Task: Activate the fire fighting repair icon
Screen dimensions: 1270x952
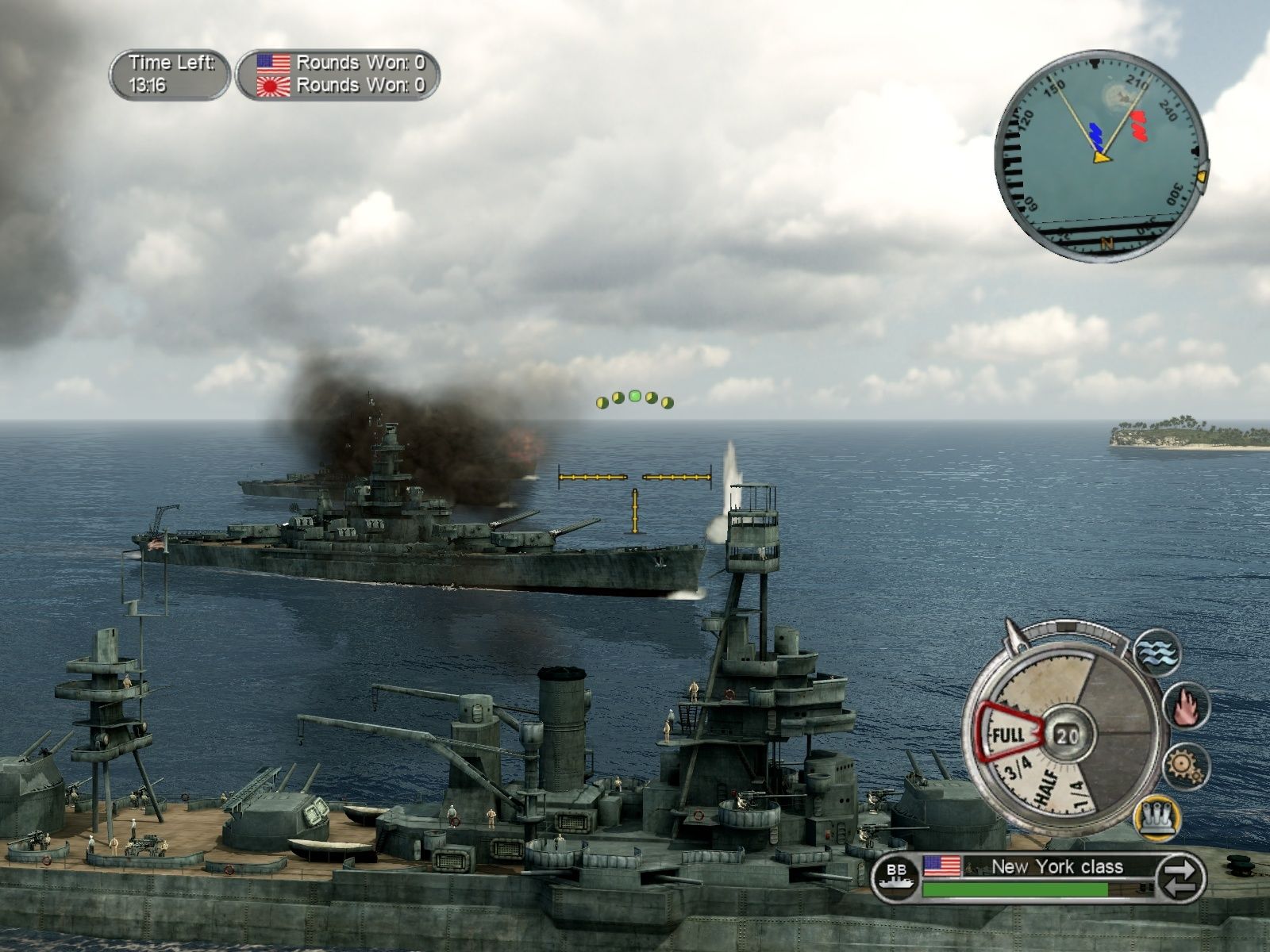Action: (1185, 706)
